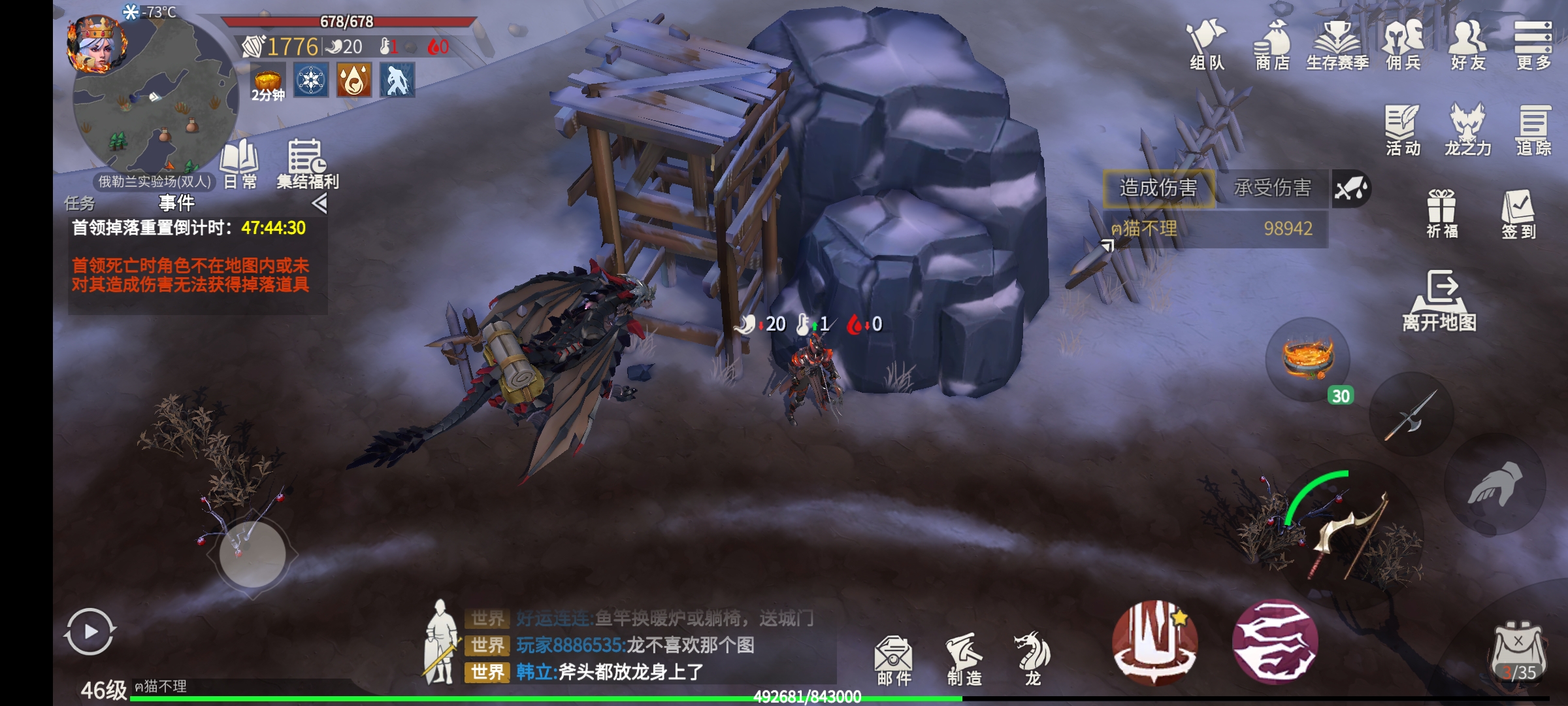The height and width of the screenshot is (706, 1568).
Task: Open the 好友 friends list
Action: click(x=1467, y=44)
